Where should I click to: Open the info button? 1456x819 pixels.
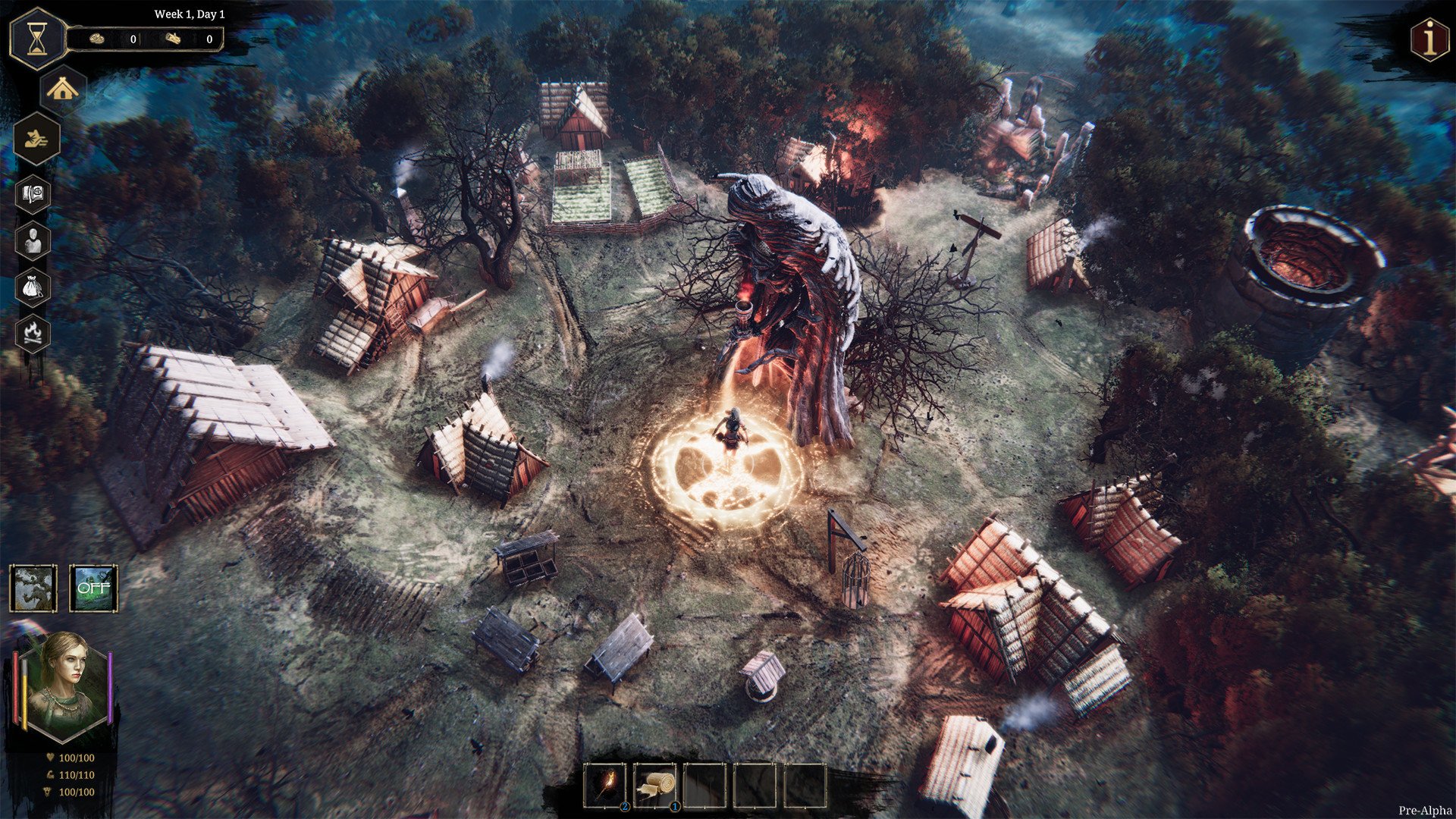tap(1430, 39)
